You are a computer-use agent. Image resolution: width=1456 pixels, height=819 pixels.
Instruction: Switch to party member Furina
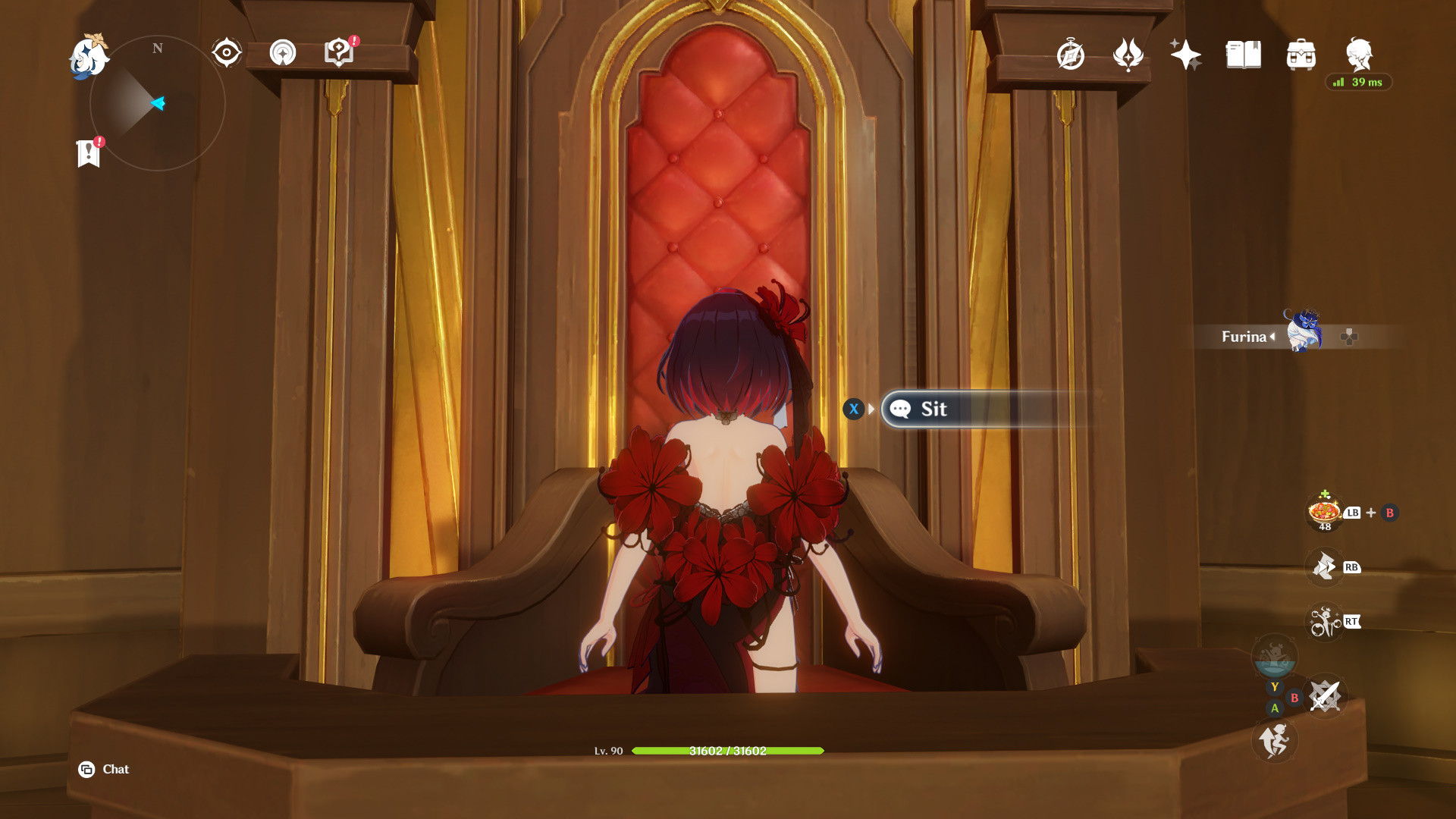click(x=1301, y=332)
